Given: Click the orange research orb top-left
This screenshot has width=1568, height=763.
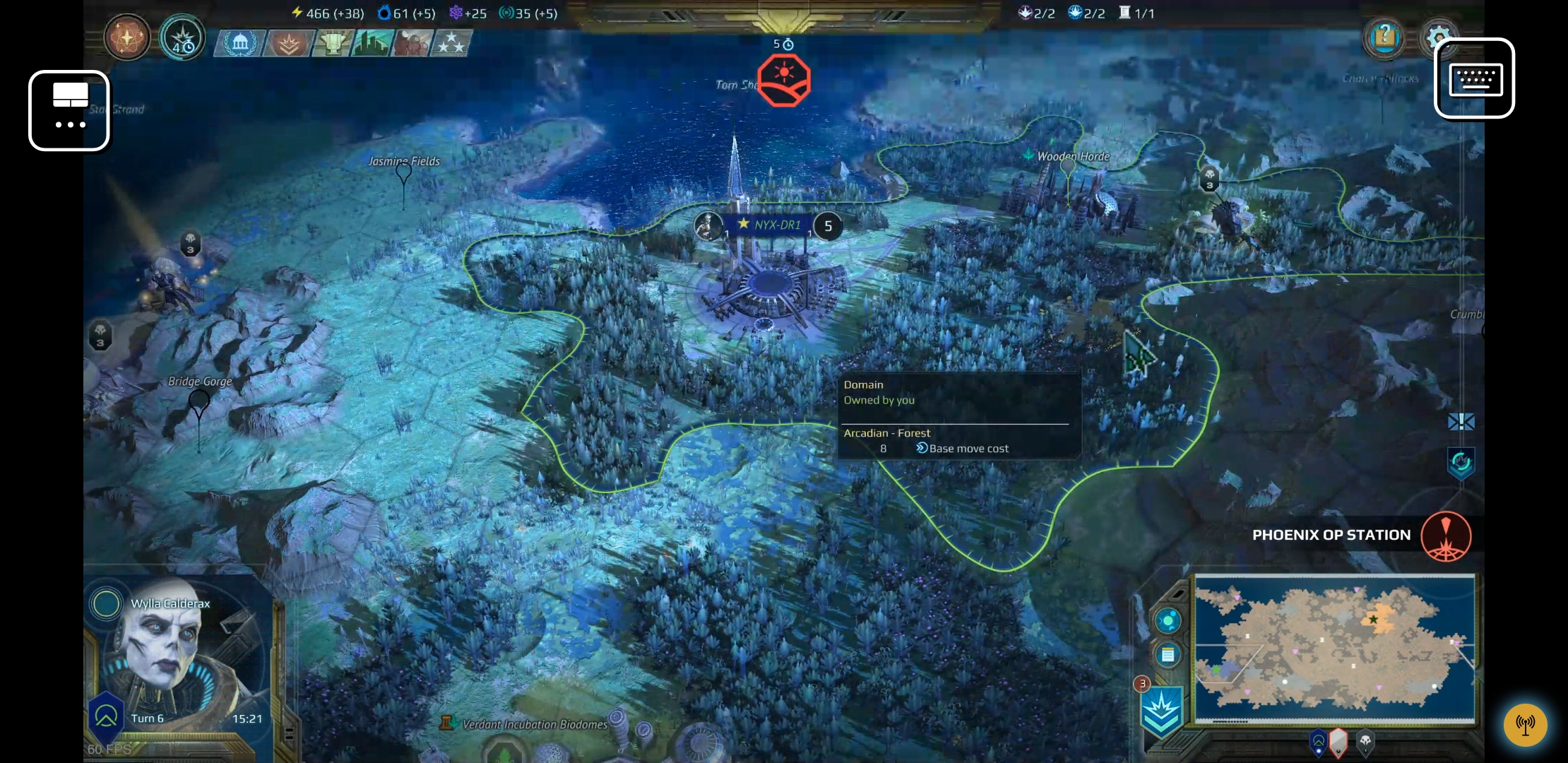Looking at the screenshot, I should (x=126, y=37).
